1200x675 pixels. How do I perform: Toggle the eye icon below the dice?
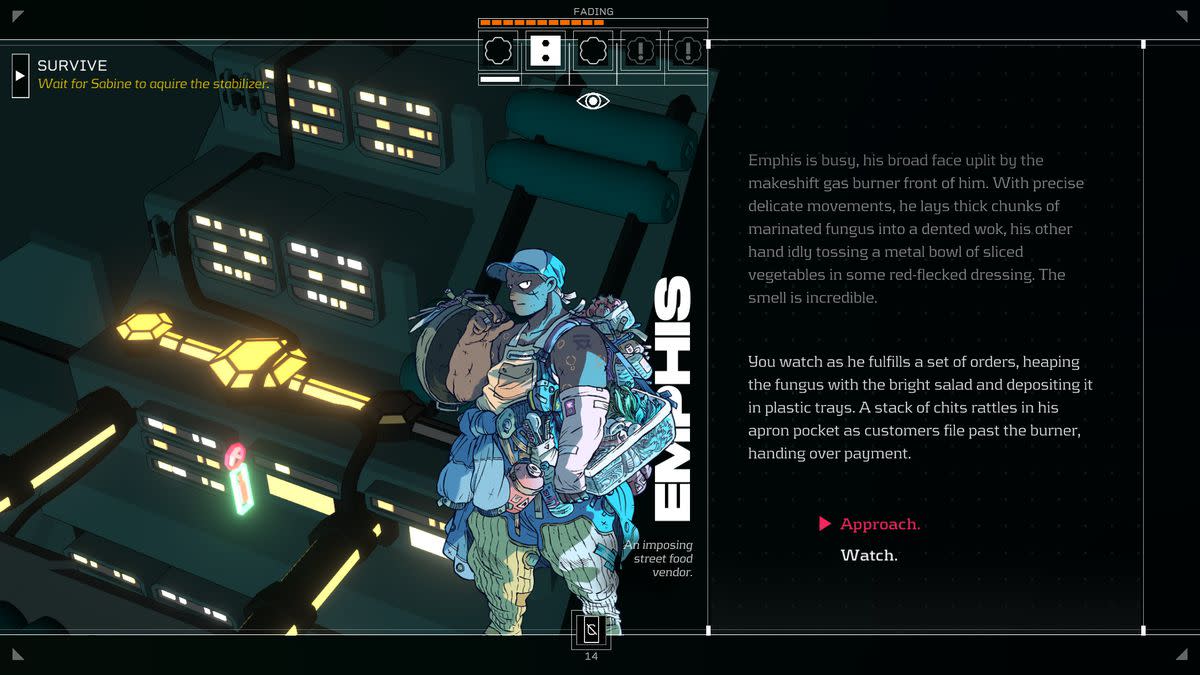[592, 100]
